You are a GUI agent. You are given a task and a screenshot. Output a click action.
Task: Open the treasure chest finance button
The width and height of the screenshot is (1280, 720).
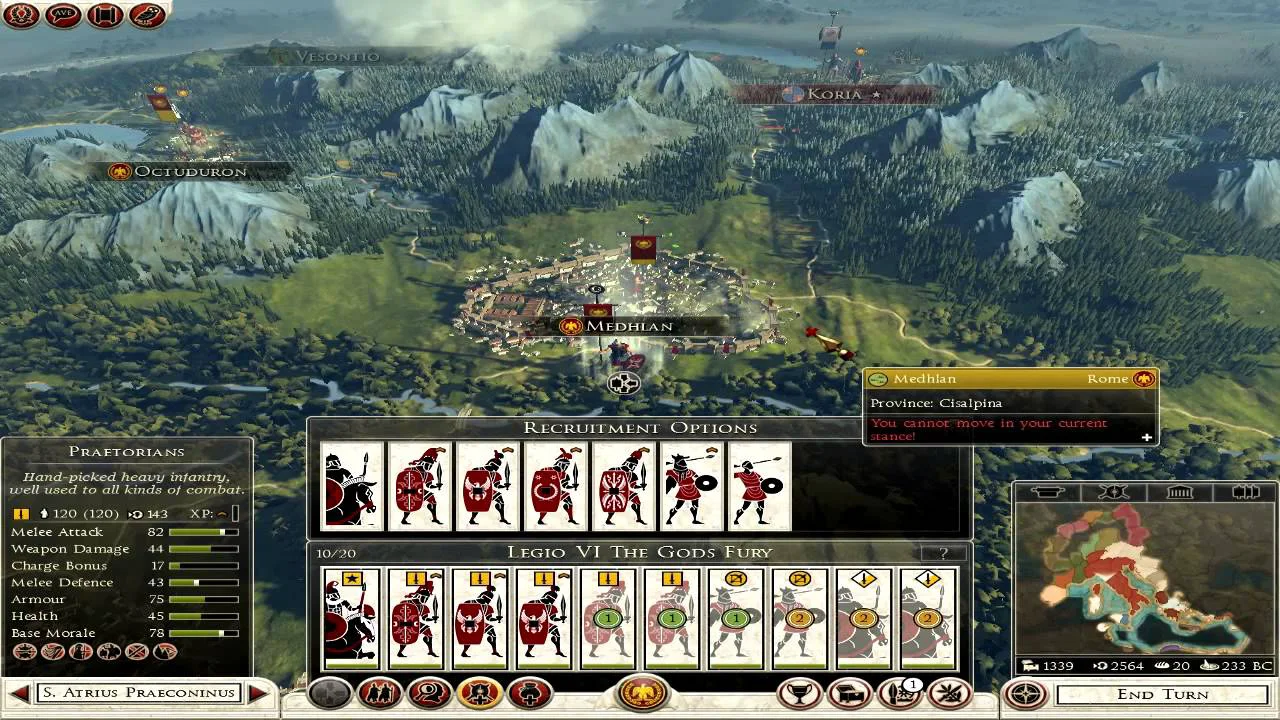[850, 692]
